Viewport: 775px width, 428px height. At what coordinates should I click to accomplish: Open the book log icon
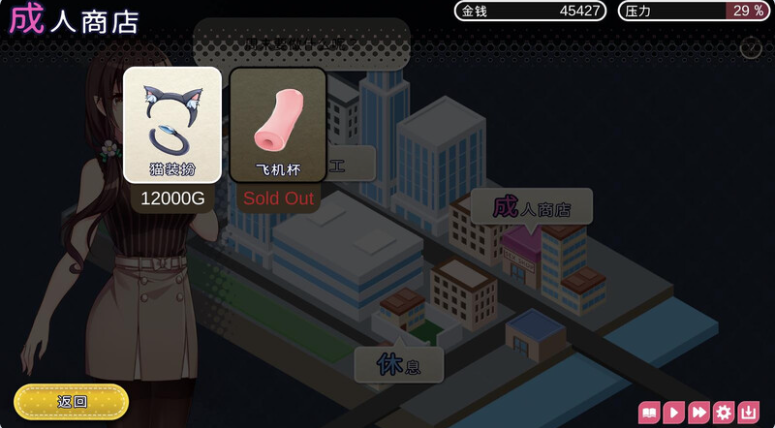(x=649, y=412)
